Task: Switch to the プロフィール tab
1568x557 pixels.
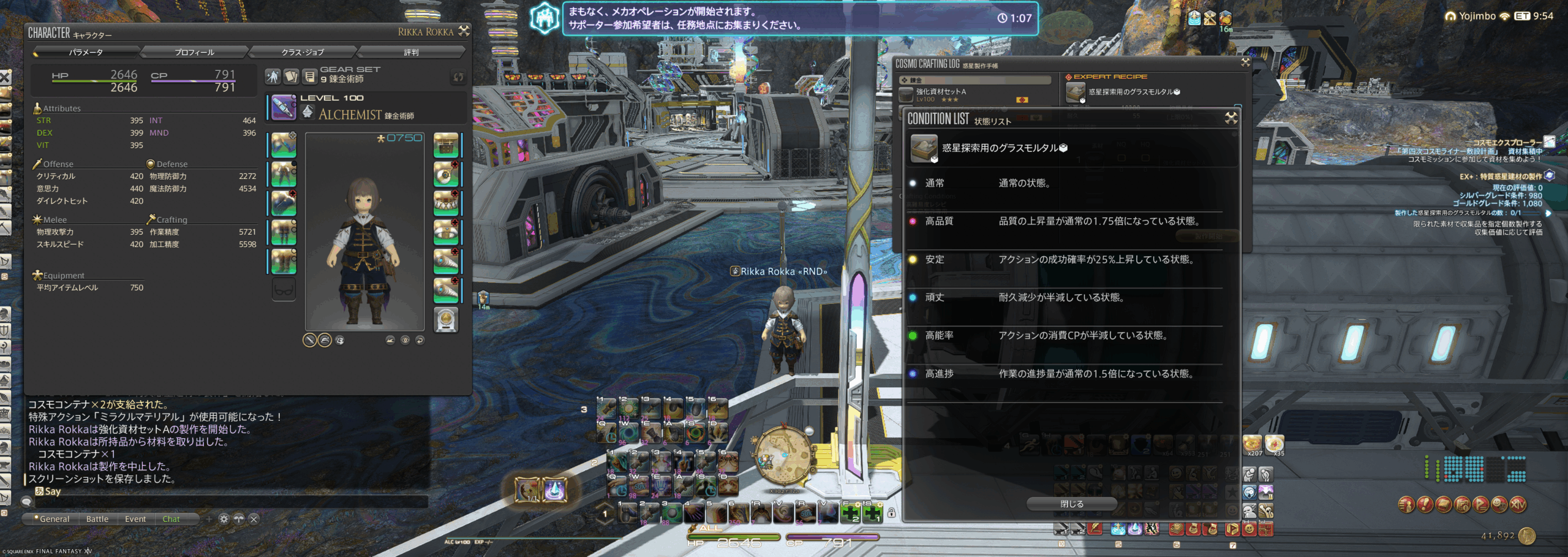Action: tap(194, 52)
